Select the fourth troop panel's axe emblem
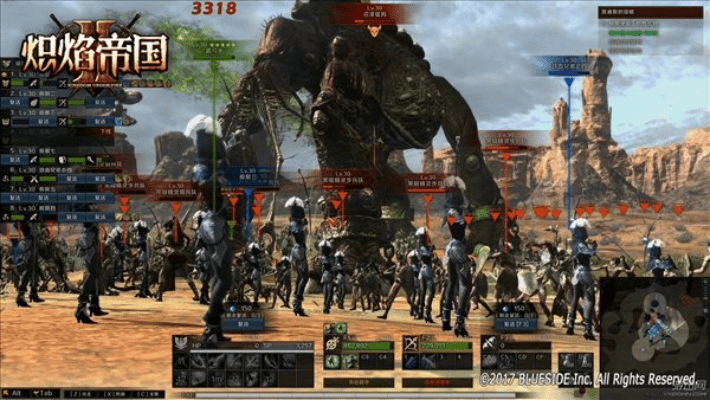 [491, 343]
